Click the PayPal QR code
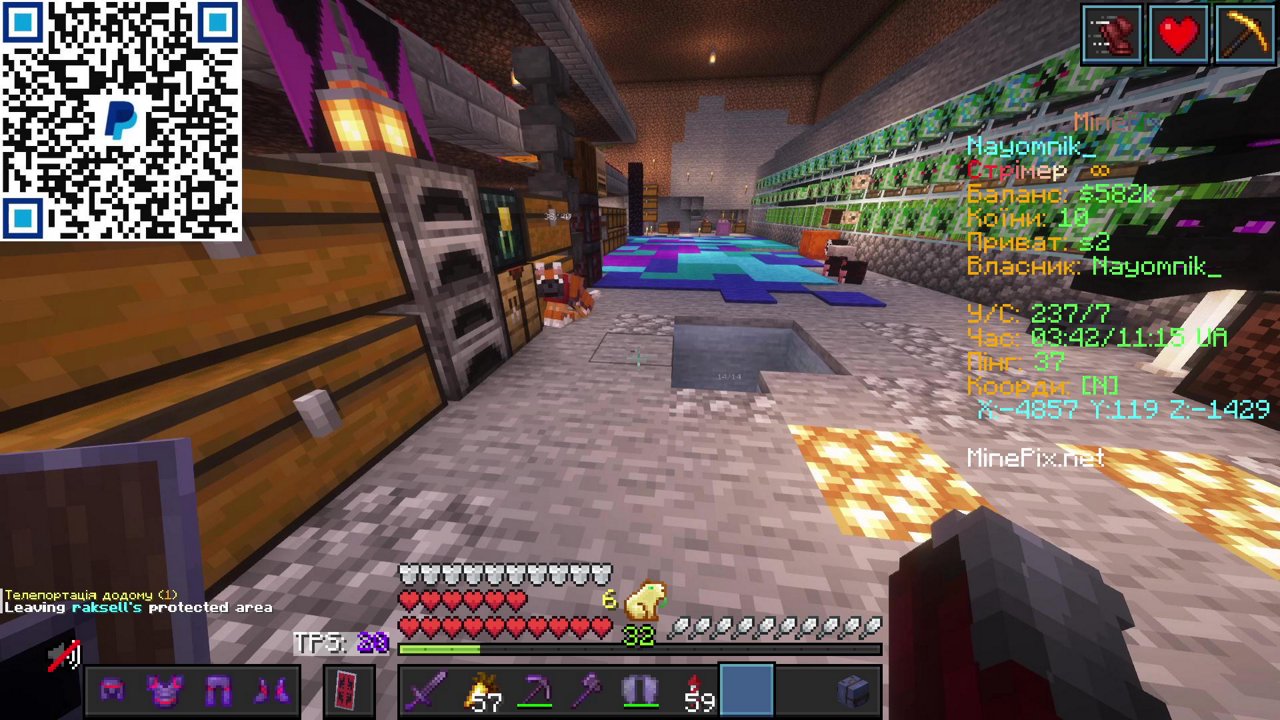The height and width of the screenshot is (720, 1280). [x=120, y=120]
